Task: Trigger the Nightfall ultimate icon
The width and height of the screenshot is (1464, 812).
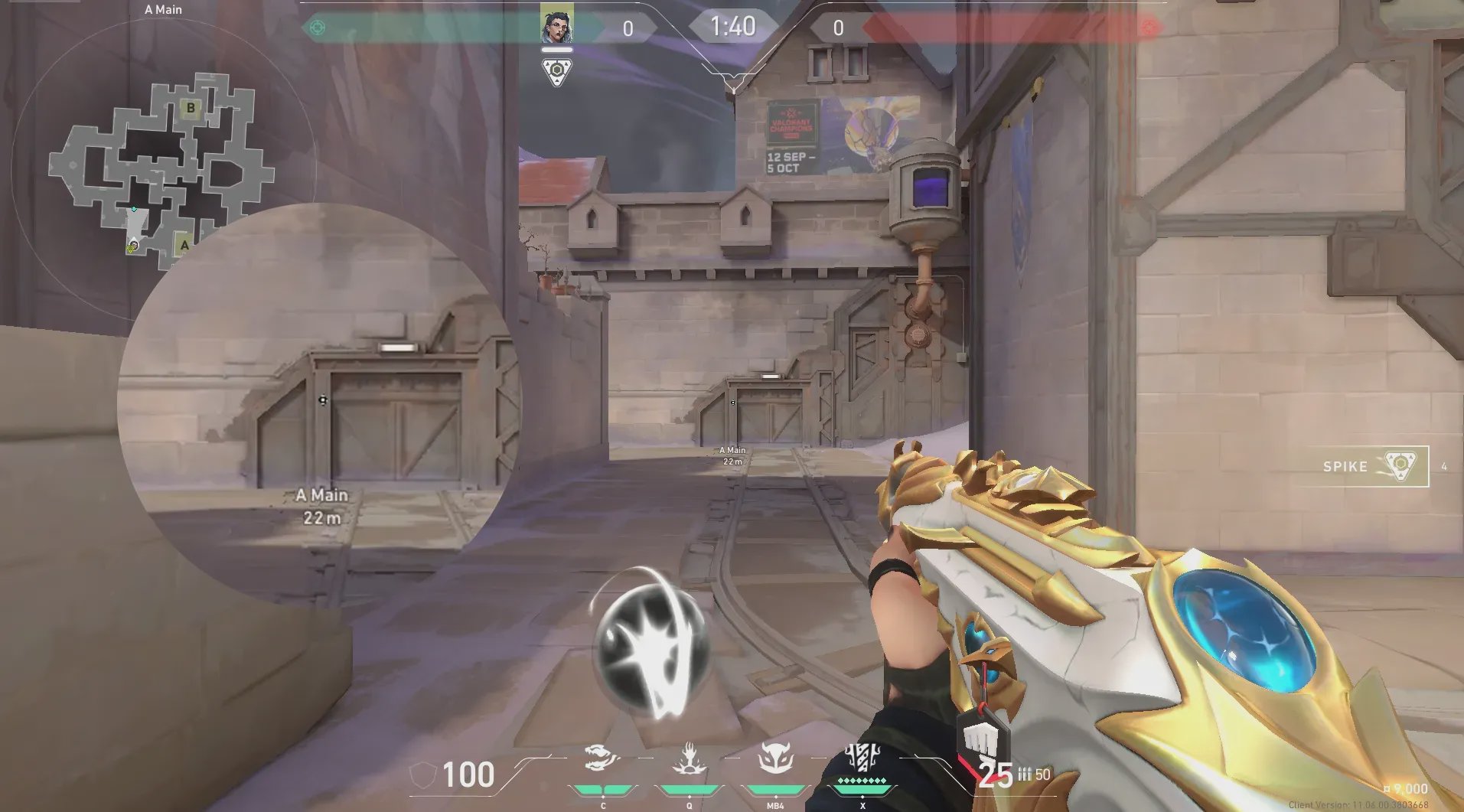Action: click(862, 758)
